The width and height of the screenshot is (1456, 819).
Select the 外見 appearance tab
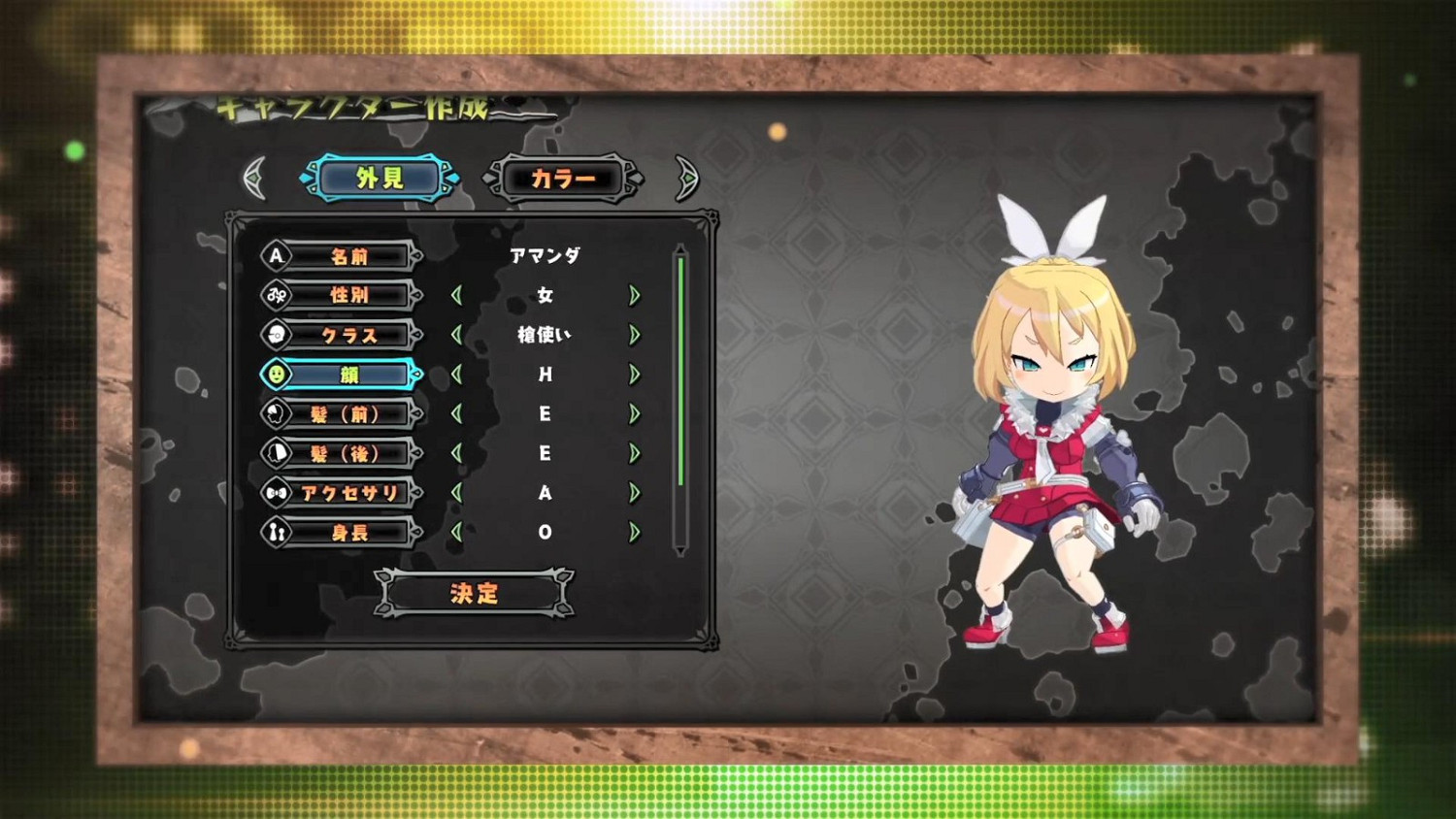coord(380,178)
